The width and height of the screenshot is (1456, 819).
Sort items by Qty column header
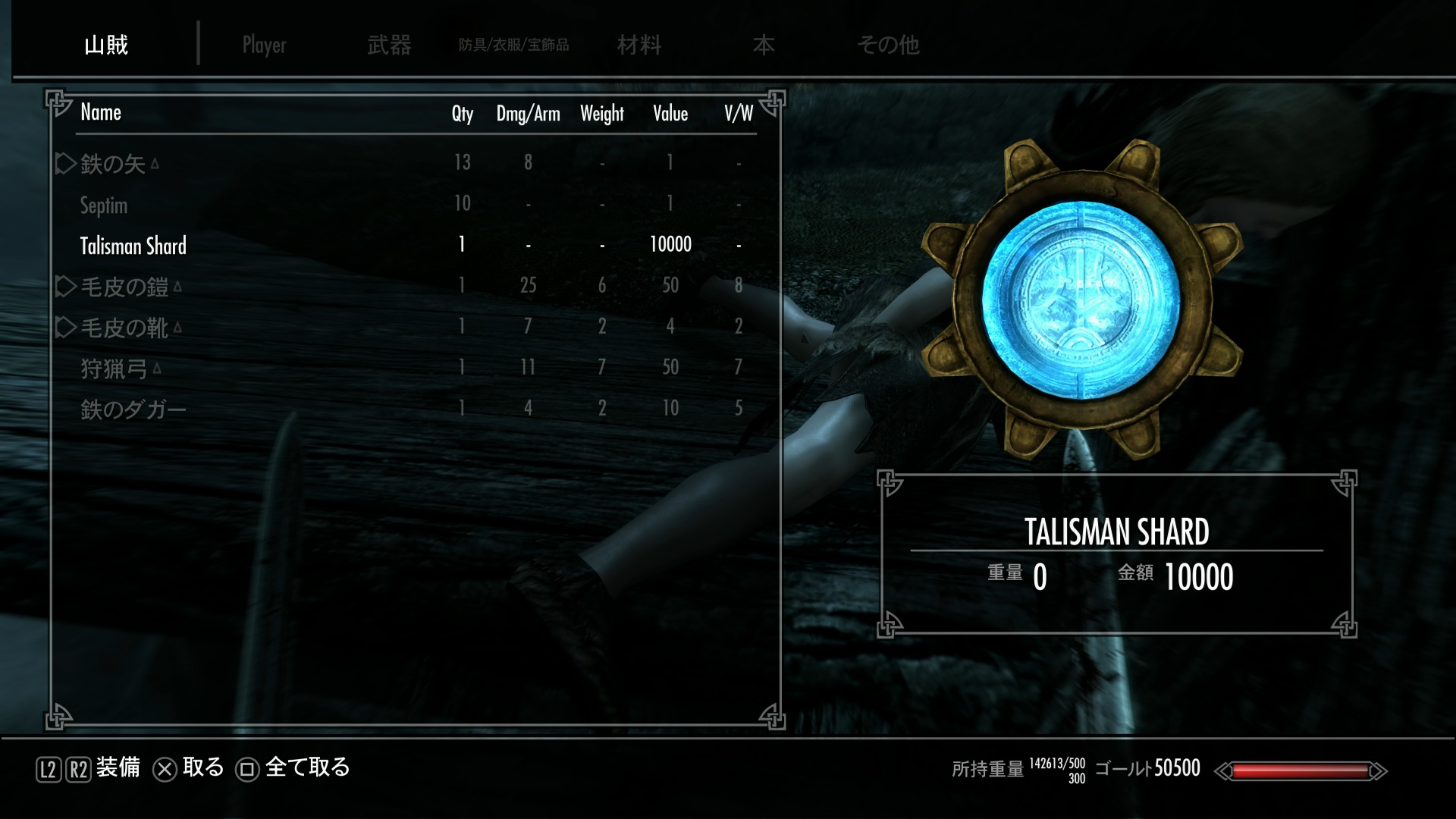click(462, 114)
